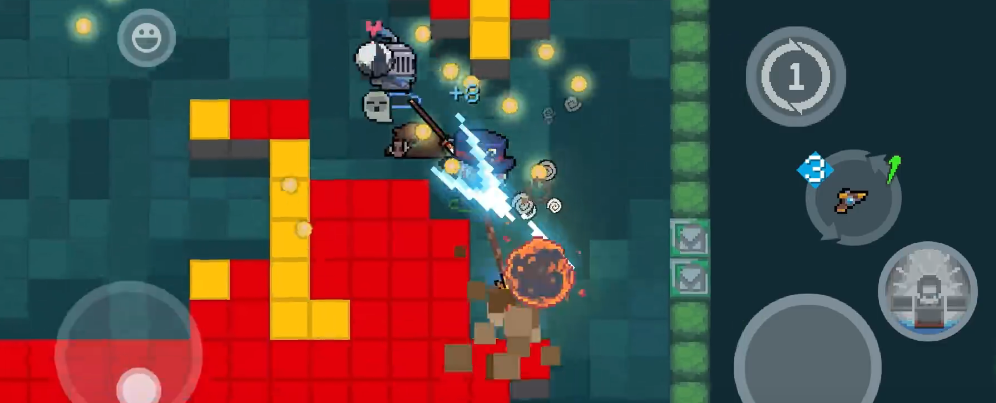Open the smiley face emote button
This screenshot has width=996, height=403.
[x=146, y=38]
